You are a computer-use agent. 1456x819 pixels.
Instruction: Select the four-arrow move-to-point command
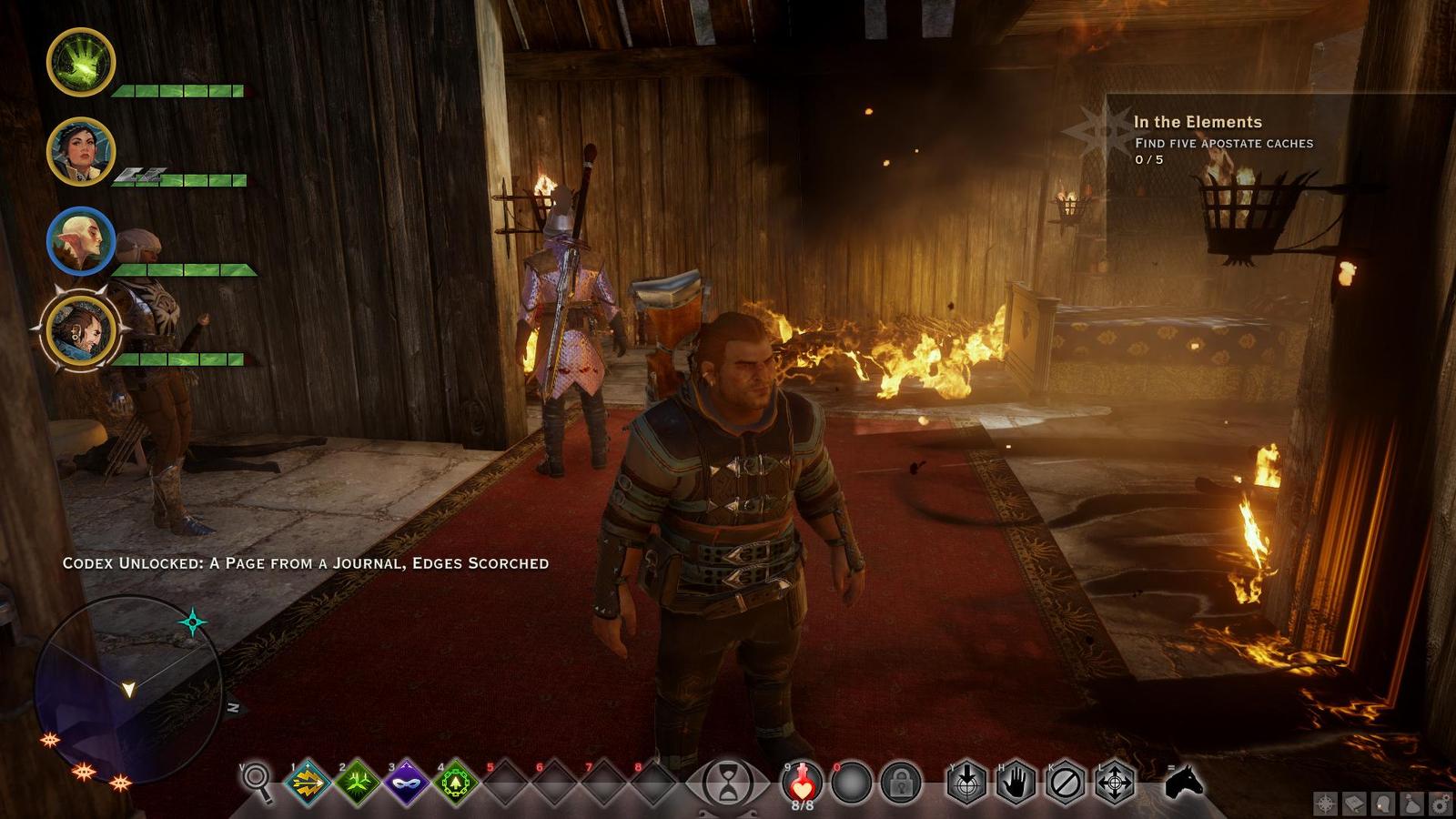coord(1114,782)
